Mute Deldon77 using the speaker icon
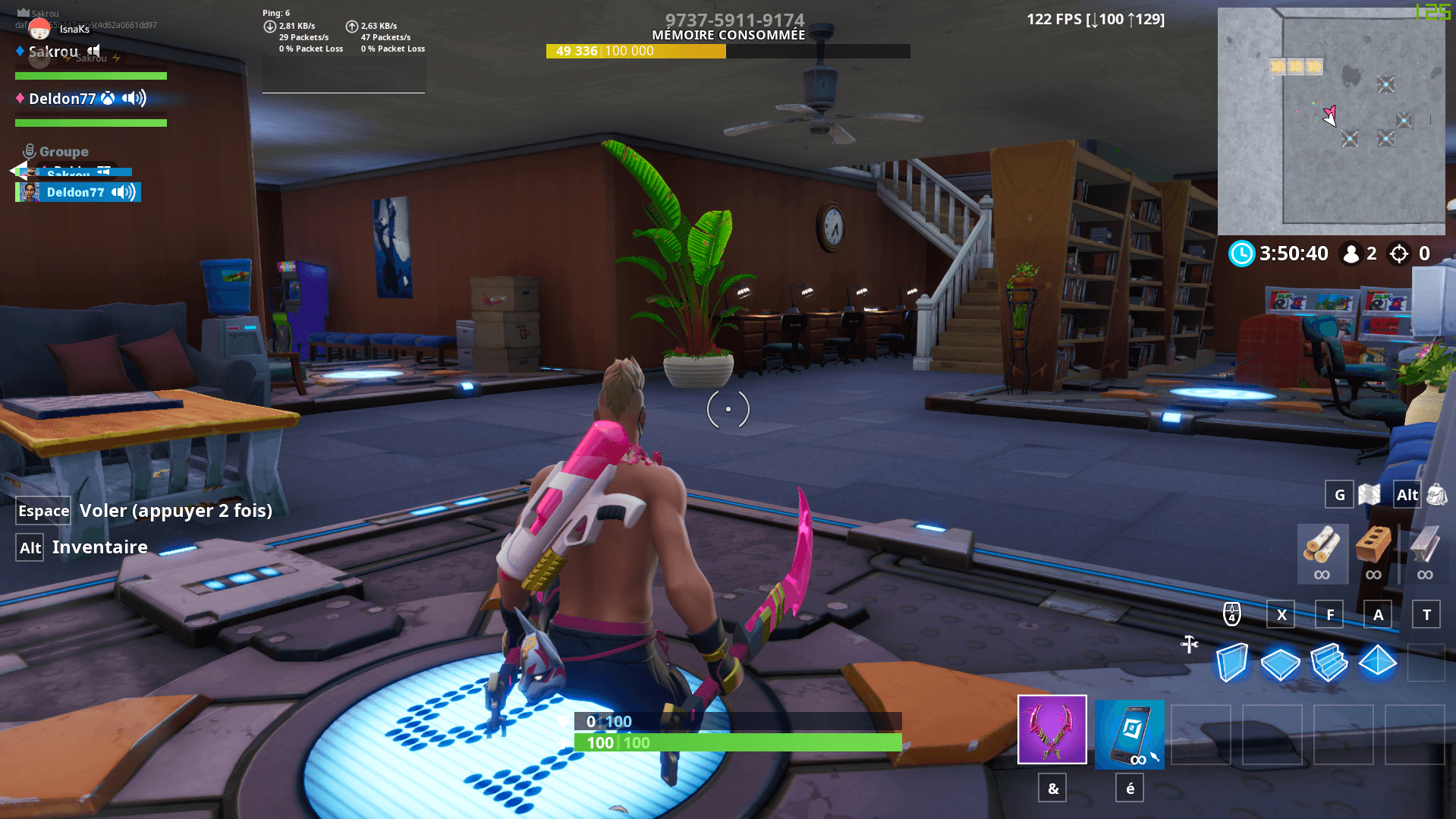Viewport: 1456px width, 819px height. coord(133,99)
